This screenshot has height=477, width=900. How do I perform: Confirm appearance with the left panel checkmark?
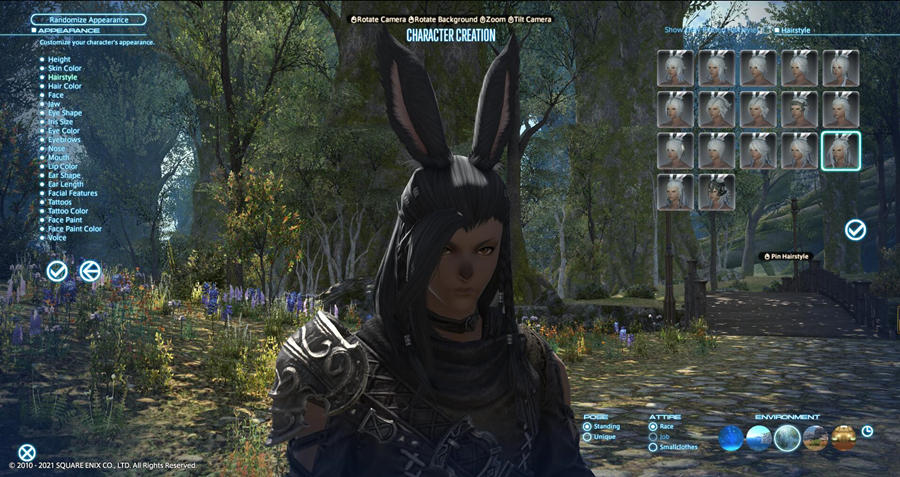pyautogui.click(x=57, y=270)
